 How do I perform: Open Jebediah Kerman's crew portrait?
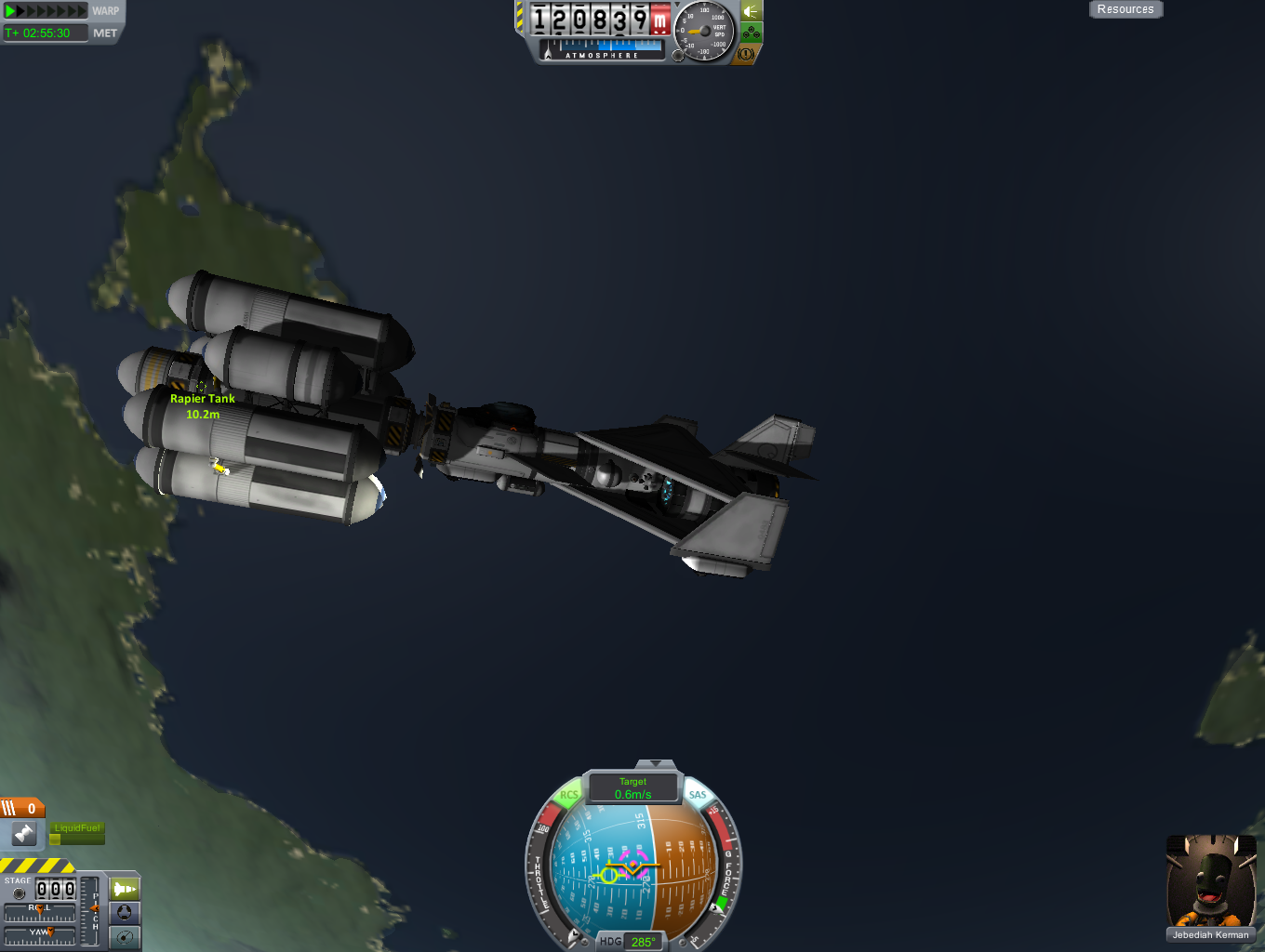click(1210, 882)
